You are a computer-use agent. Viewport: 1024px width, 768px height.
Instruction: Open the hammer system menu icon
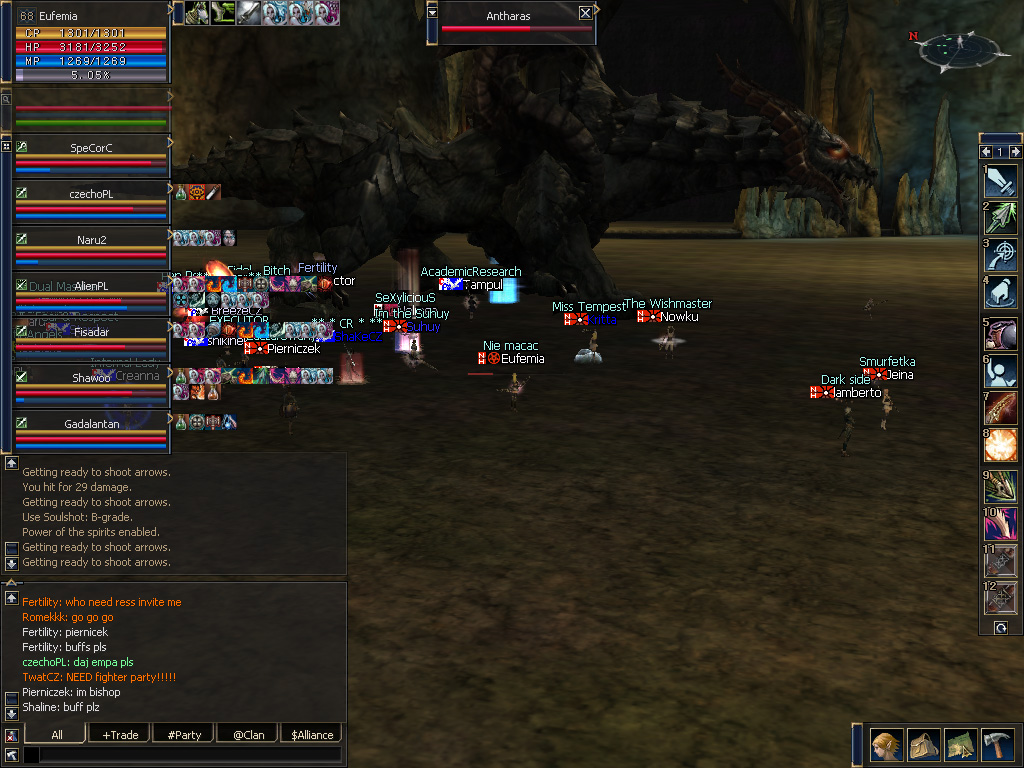pyautogui.click(x=997, y=745)
